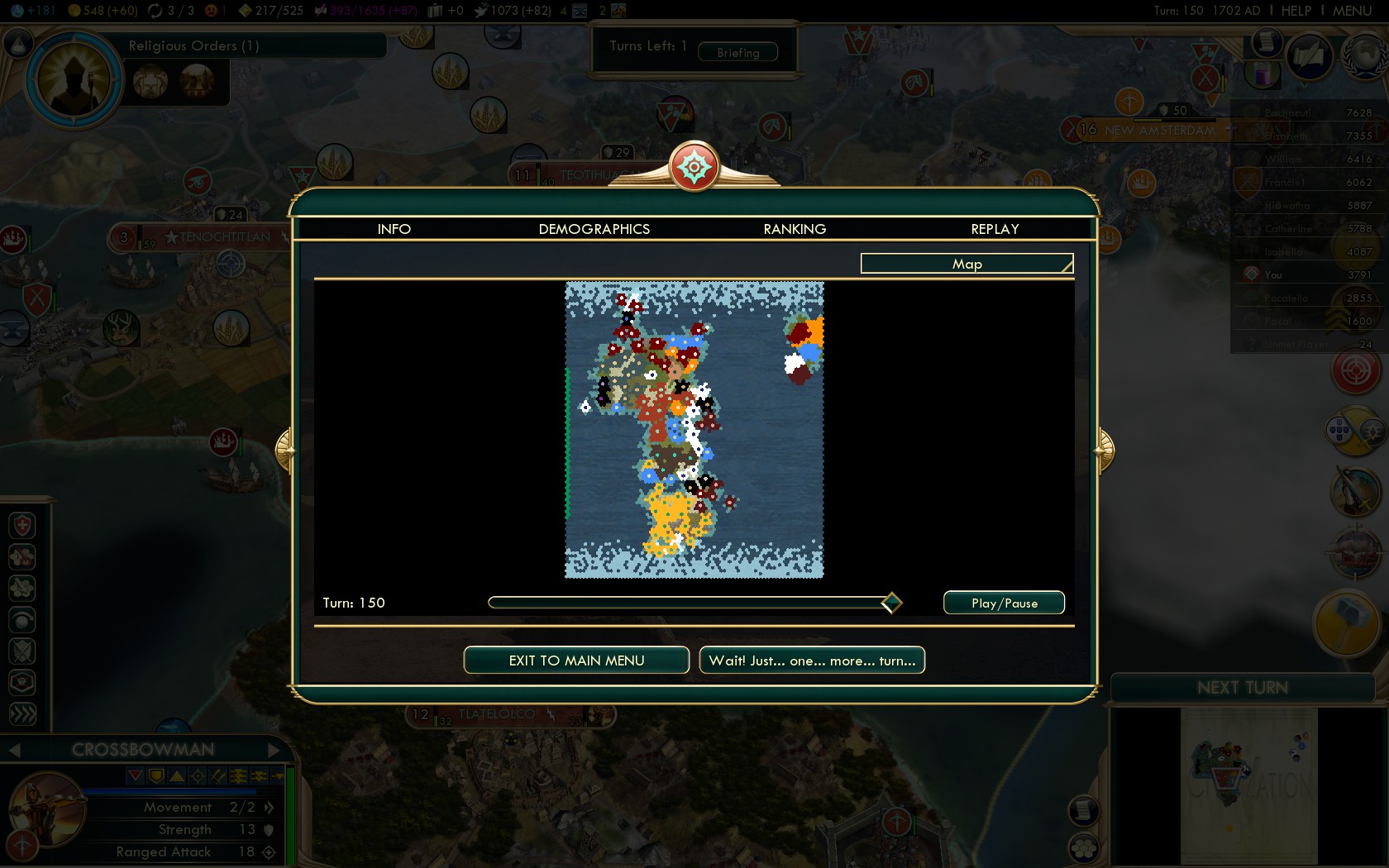
Task: Click the replay turn slider handle
Action: pyautogui.click(x=891, y=603)
